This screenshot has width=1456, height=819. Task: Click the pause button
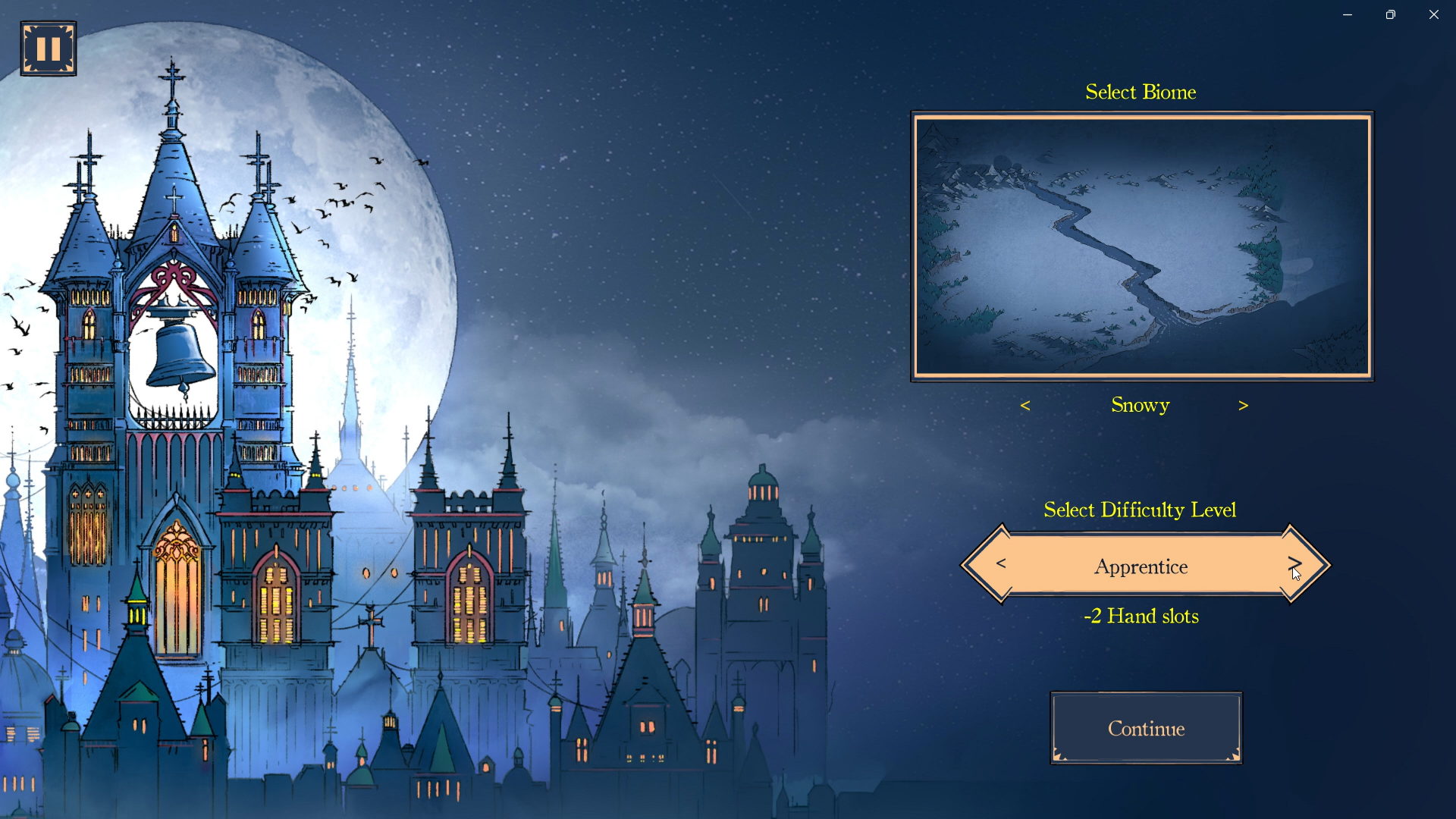tap(49, 49)
